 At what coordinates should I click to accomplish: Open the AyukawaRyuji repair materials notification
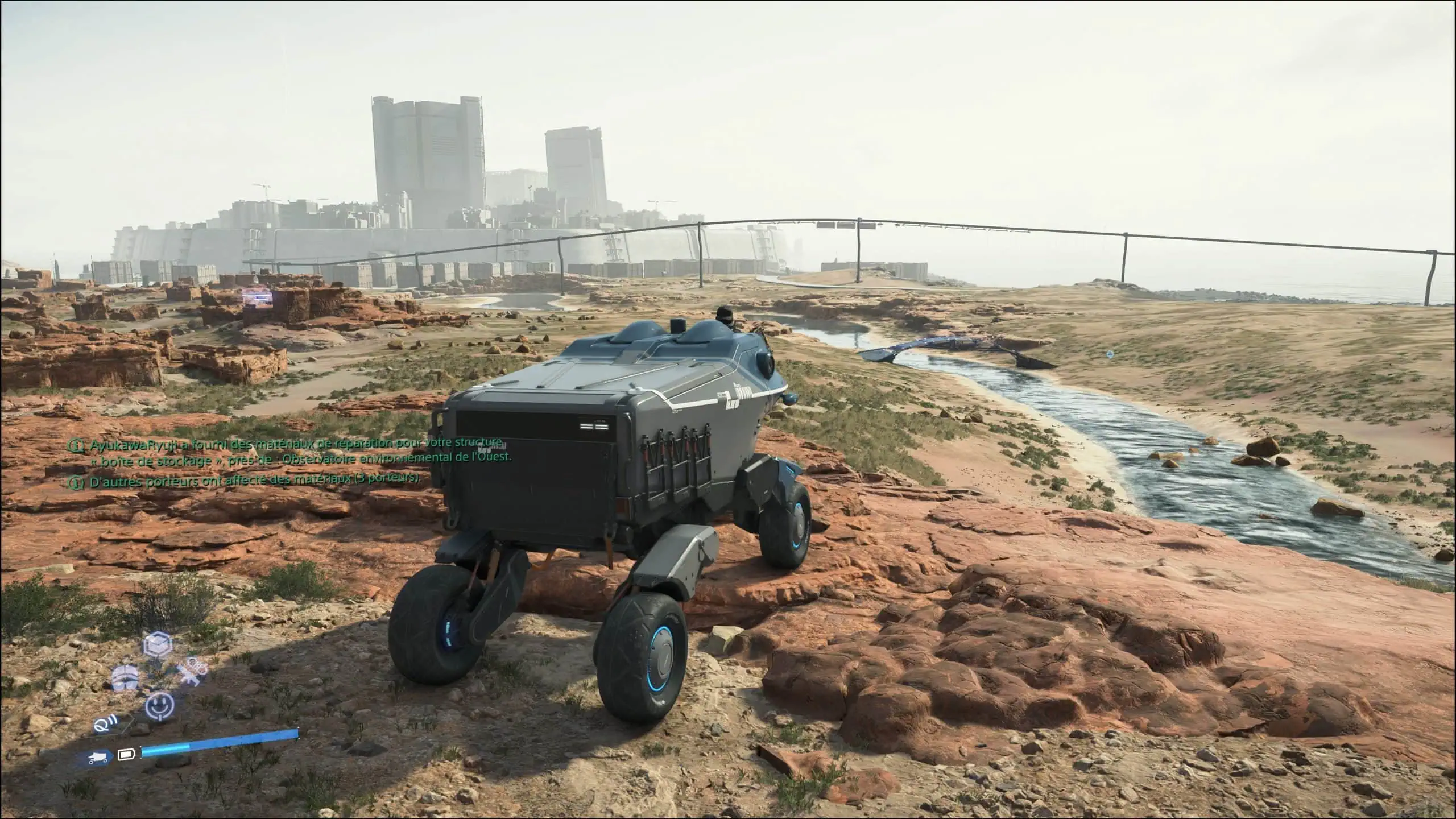290,450
